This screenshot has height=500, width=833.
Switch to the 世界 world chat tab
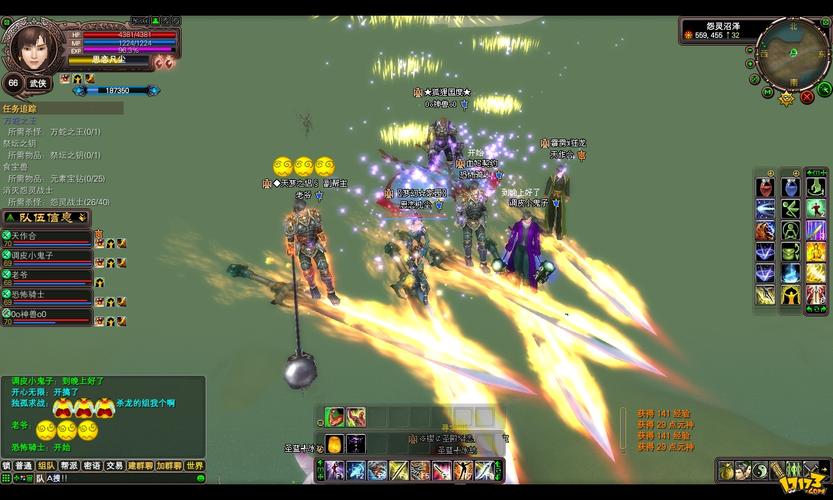194,466
